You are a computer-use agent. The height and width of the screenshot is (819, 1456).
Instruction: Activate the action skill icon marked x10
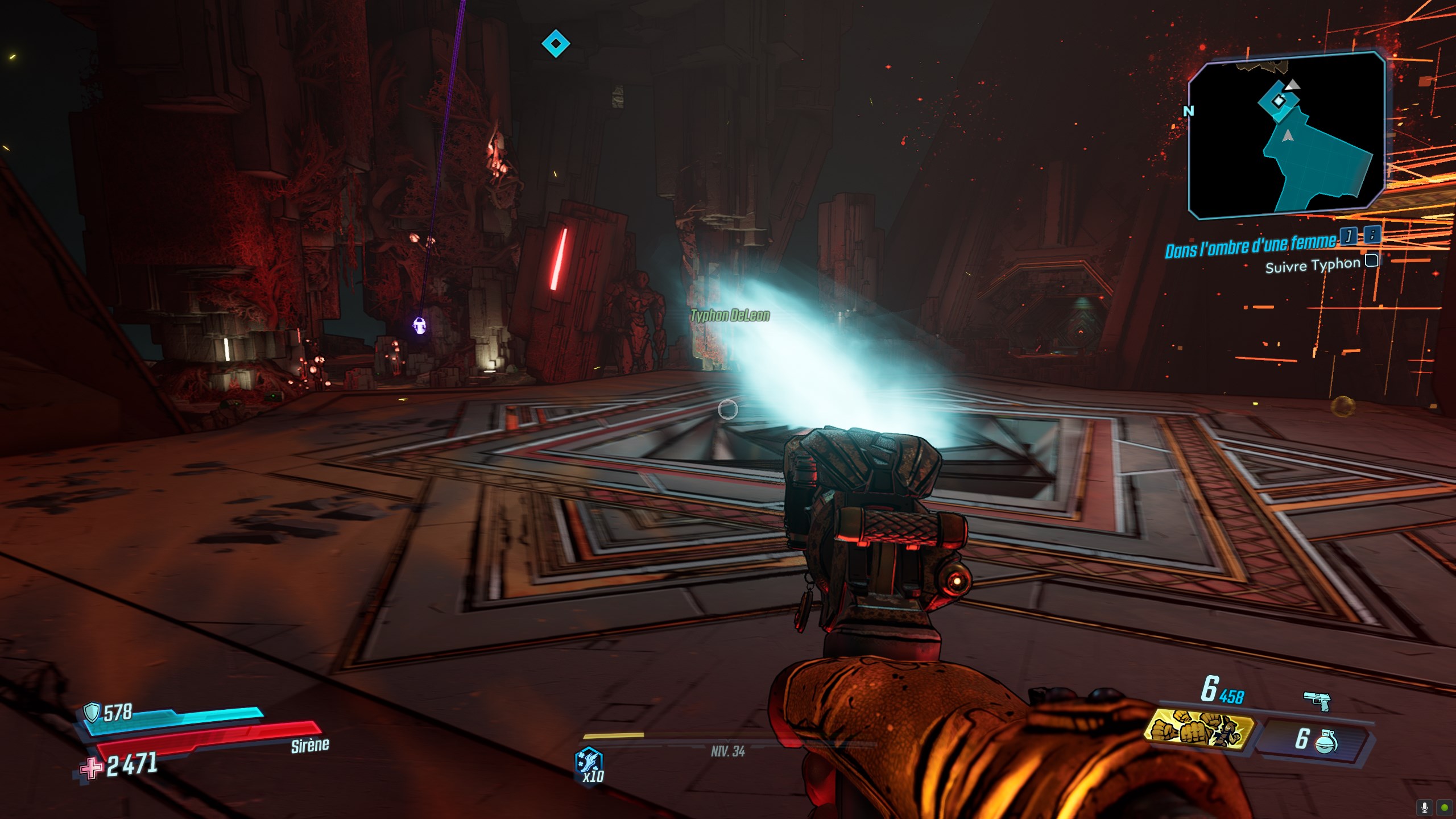click(x=589, y=764)
